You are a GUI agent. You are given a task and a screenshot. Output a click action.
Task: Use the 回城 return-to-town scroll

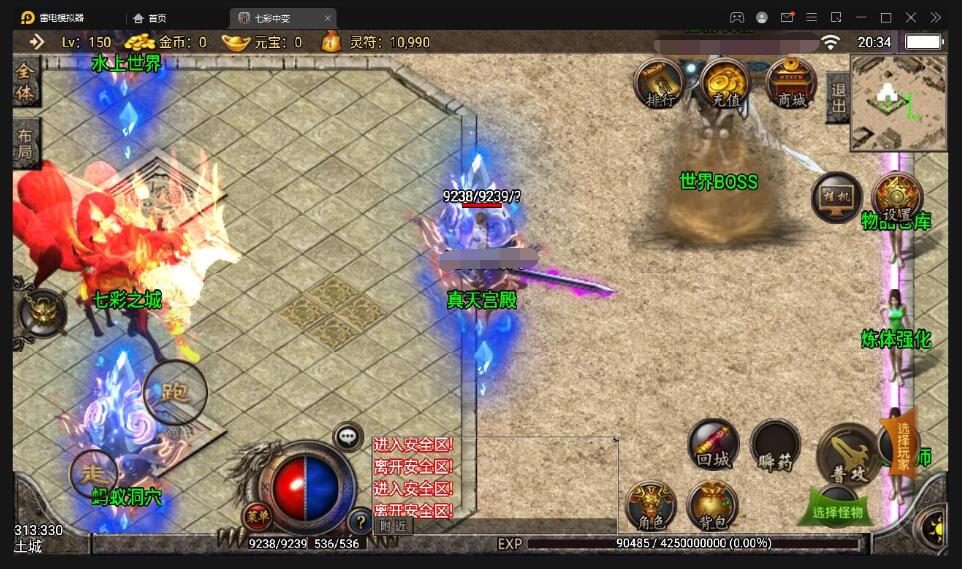(713, 445)
